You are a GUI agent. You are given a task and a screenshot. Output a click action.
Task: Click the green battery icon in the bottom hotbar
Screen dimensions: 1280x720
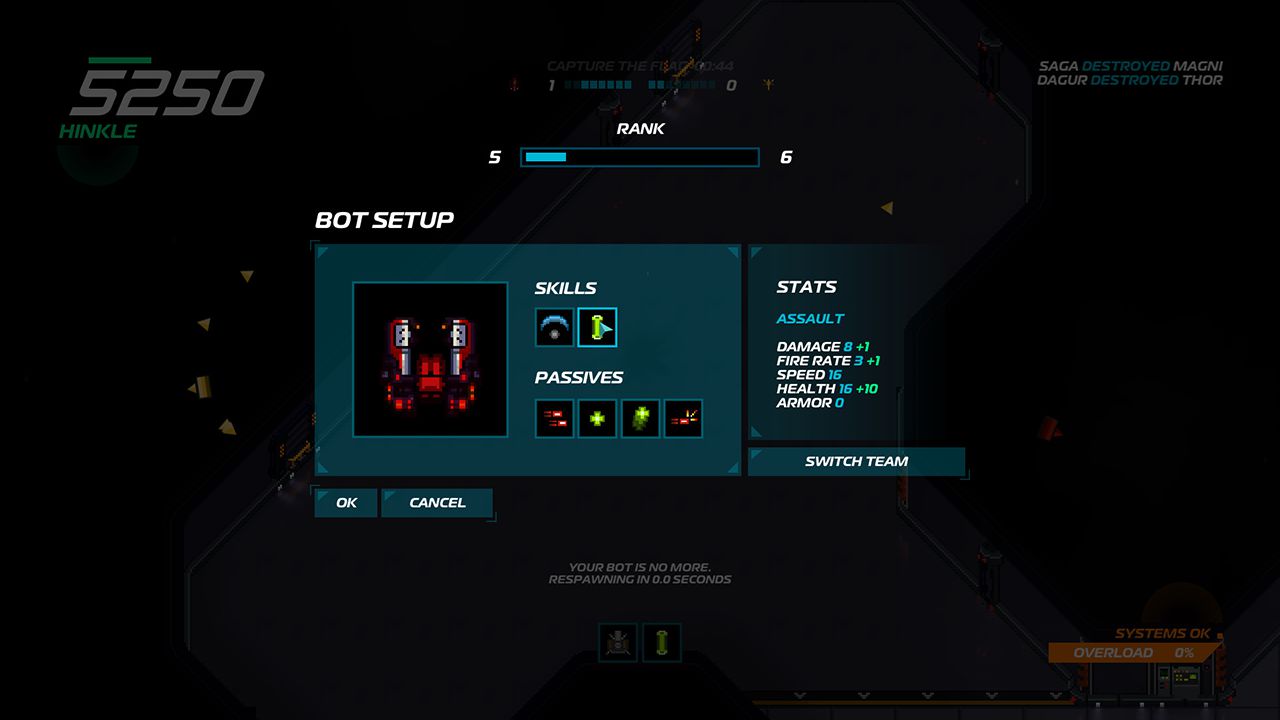pos(662,643)
